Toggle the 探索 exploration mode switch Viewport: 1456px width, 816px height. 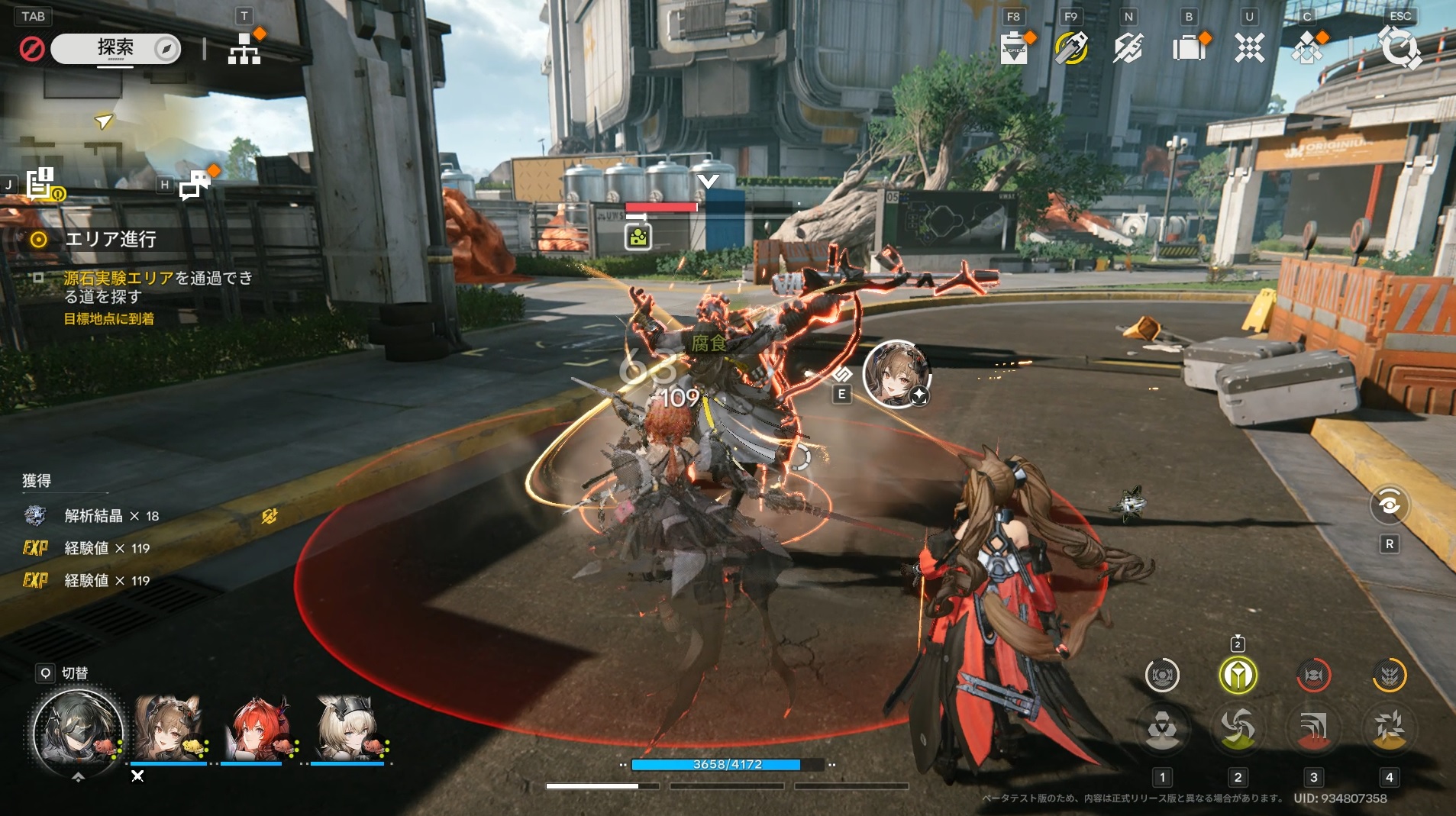[116, 49]
